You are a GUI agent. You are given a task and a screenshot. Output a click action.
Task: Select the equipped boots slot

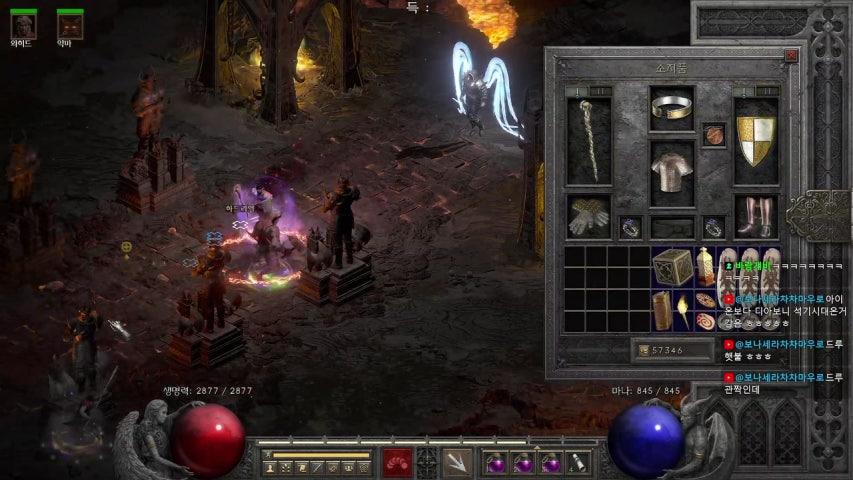pyautogui.click(x=756, y=216)
